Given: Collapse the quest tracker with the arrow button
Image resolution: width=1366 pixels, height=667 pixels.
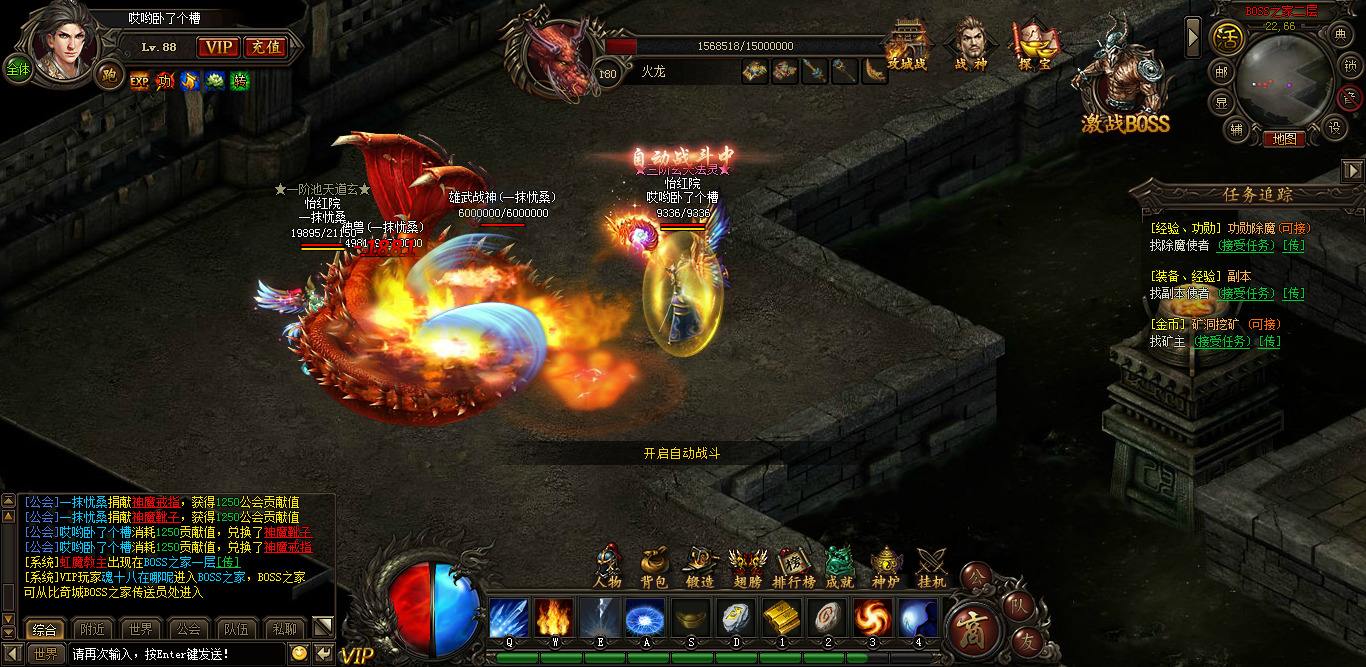Looking at the screenshot, I should 1353,170.
